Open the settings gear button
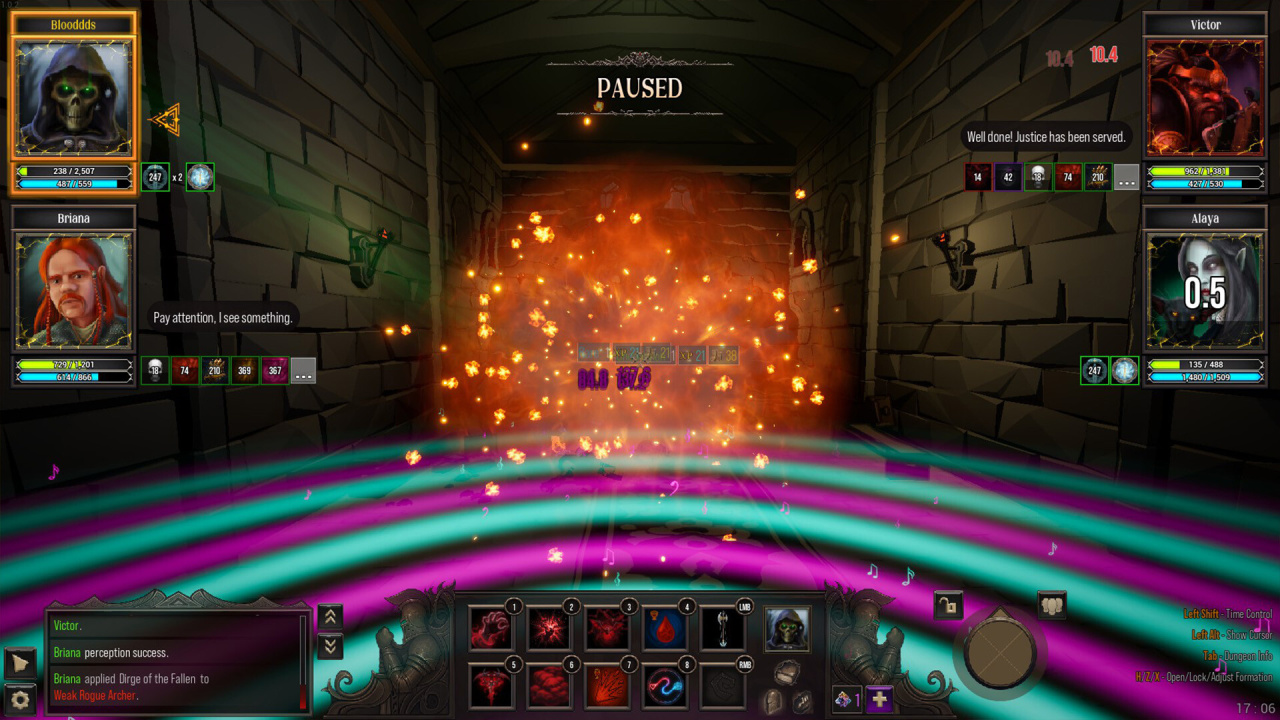The width and height of the screenshot is (1280, 720). tap(20, 698)
